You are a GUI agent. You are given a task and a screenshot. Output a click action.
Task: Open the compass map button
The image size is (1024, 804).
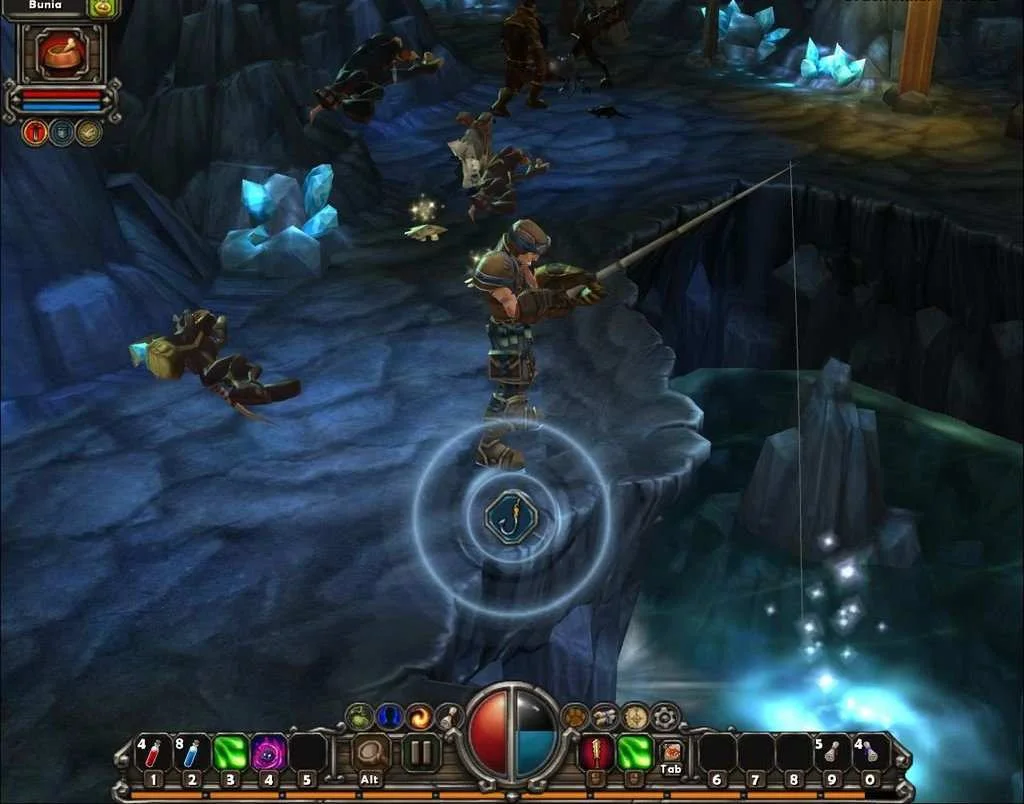(635, 716)
